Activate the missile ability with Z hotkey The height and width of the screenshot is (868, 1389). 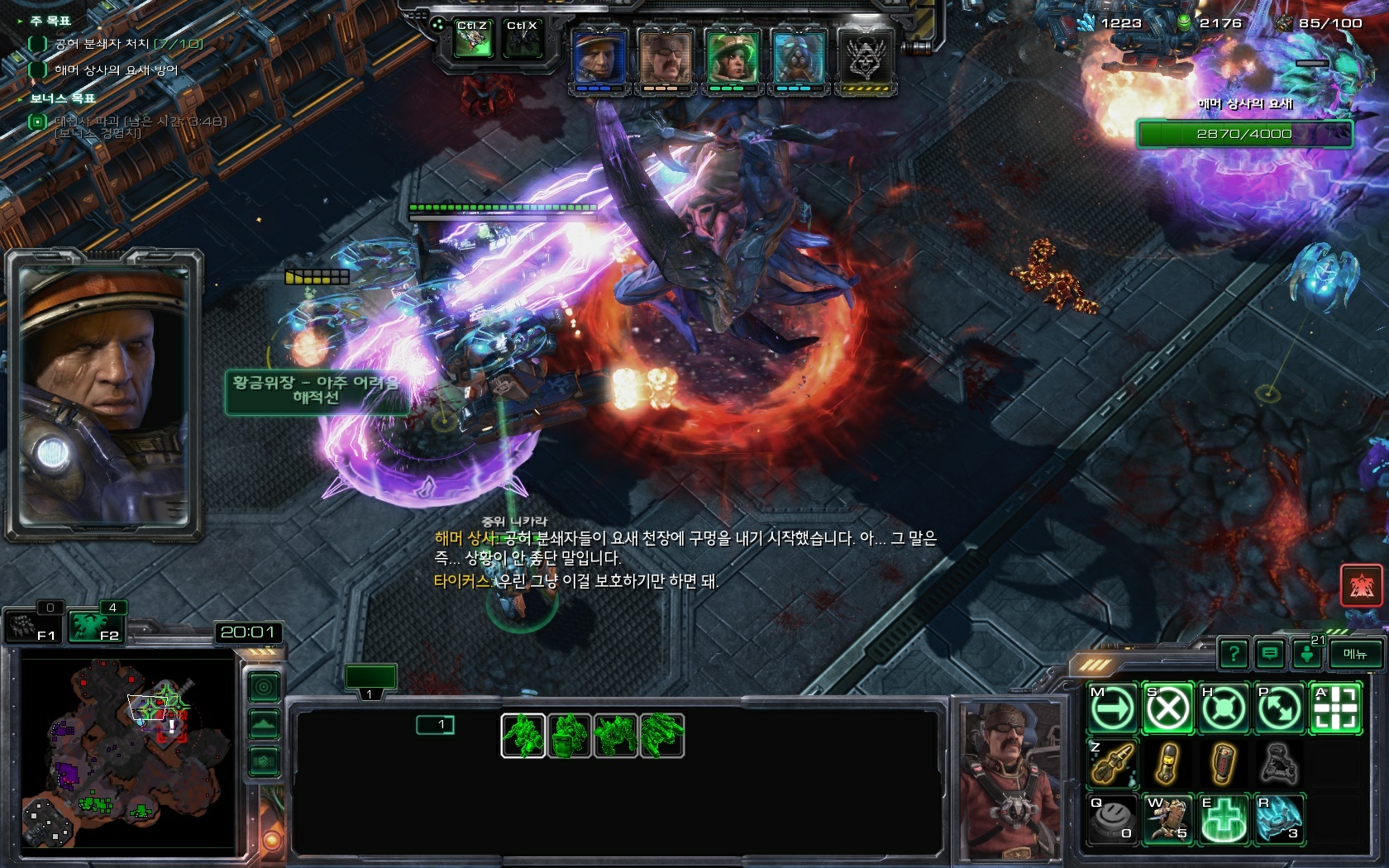coord(1112,763)
